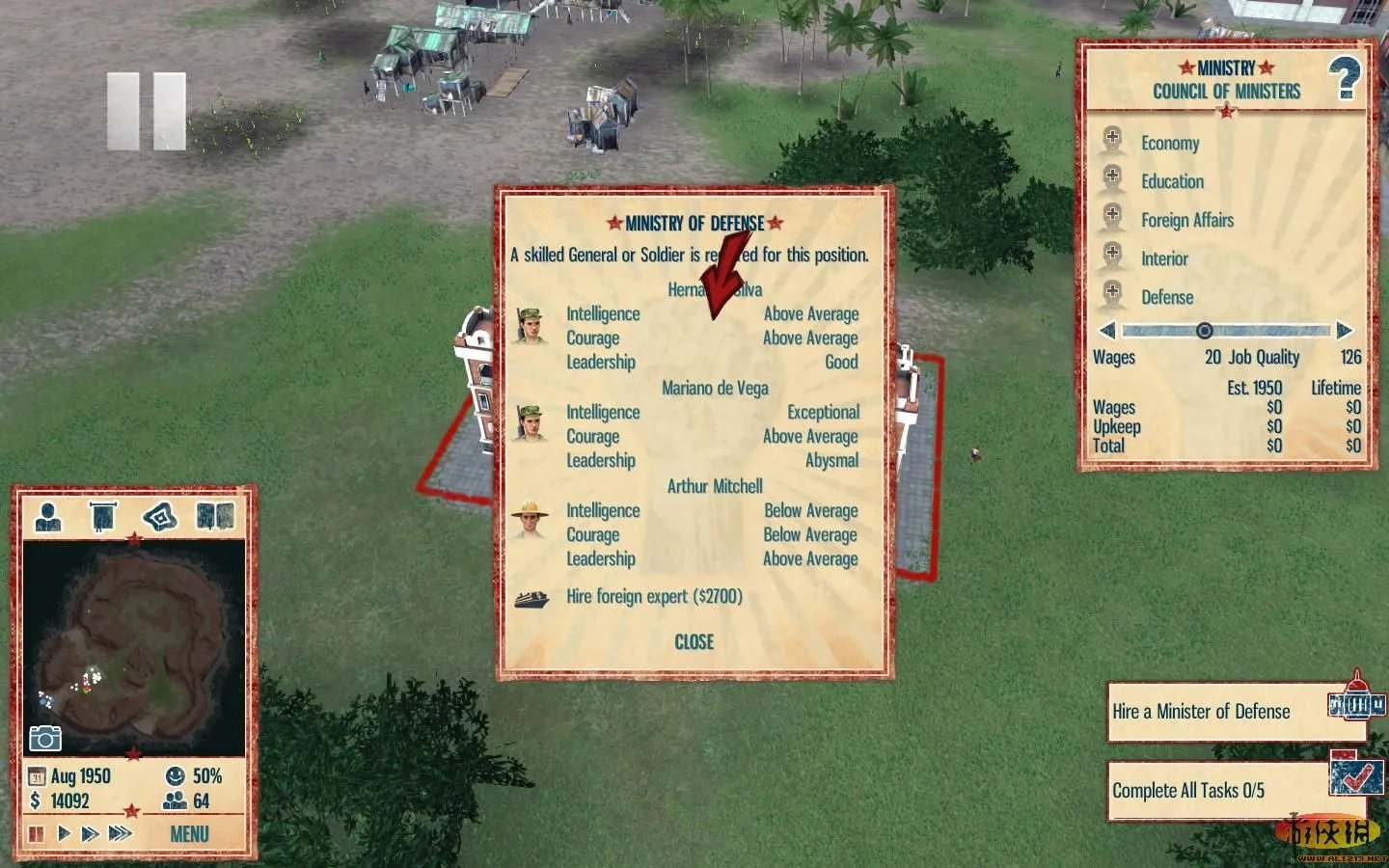1389x868 pixels.
Task: Pause the game with the speed control
Action: [37, 833]
